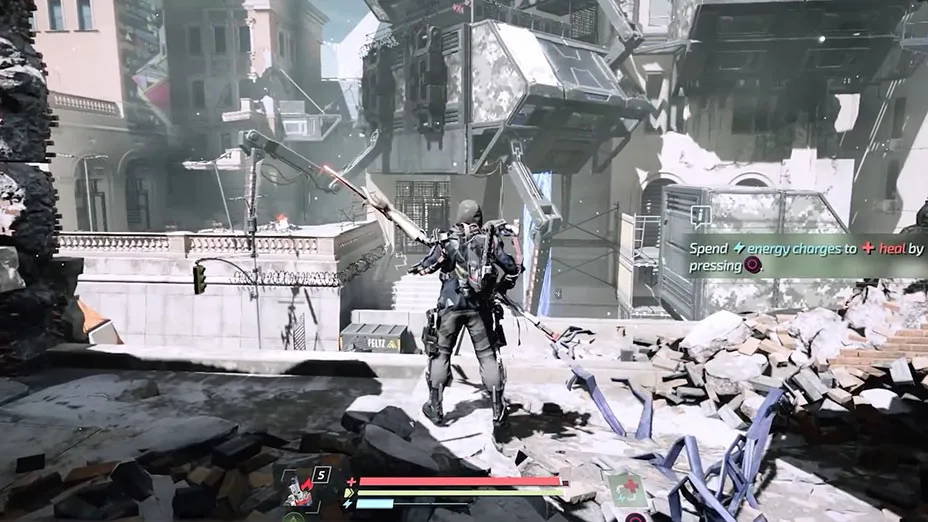Image resolution: width=928 pixels, height=522 pixels.
Task: Activate the green heal ability icon
Action: pos(626,489)
